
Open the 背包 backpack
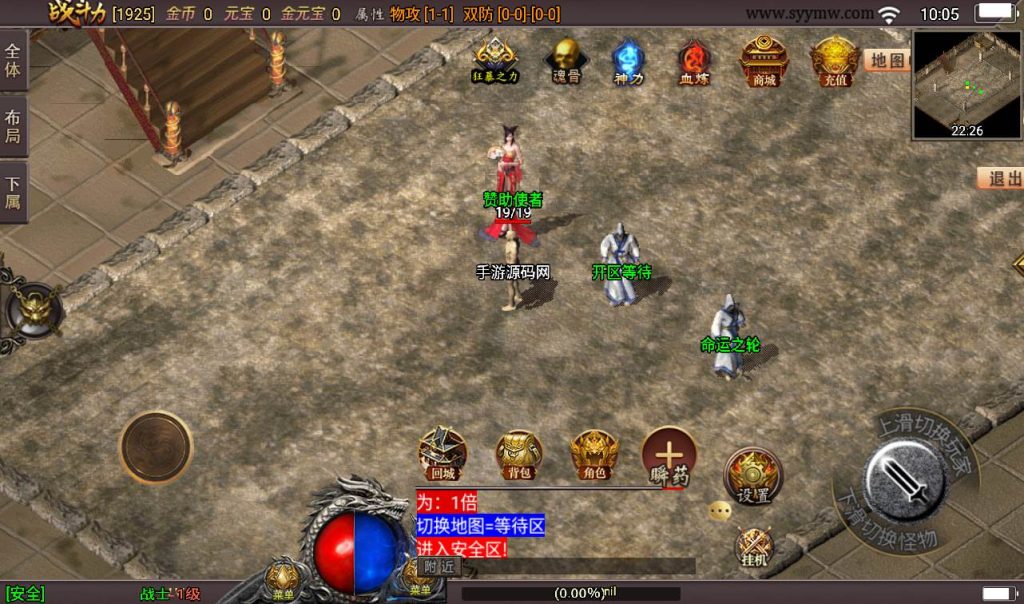click(519, 455)
